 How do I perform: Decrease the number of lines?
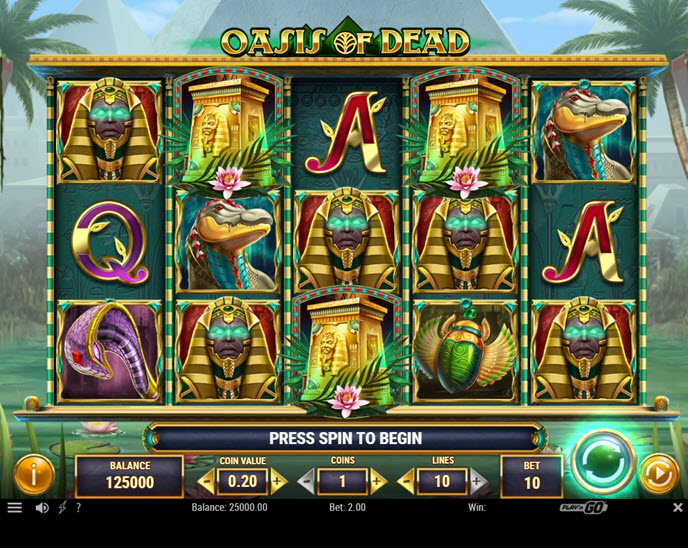point(407,482)
